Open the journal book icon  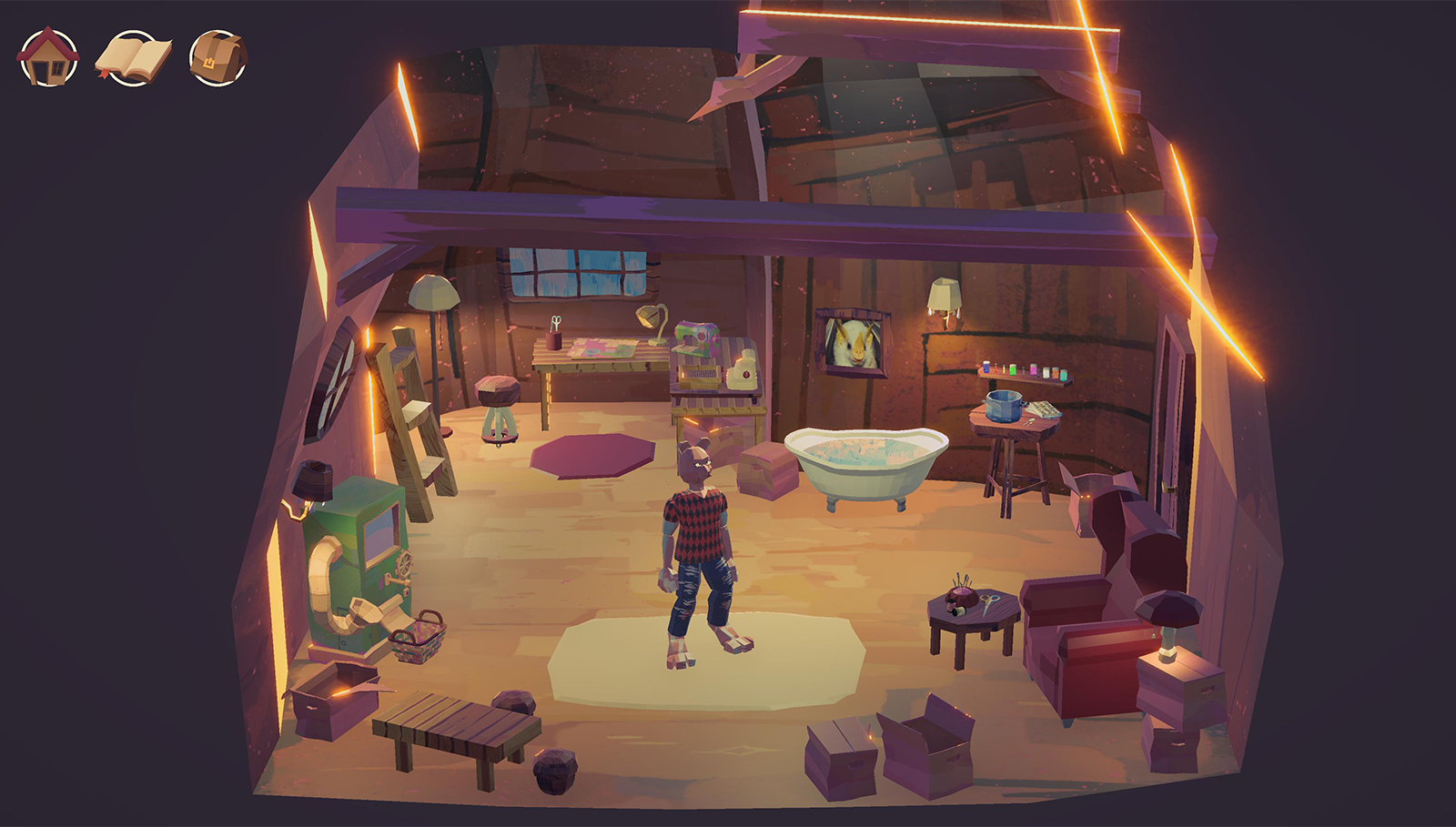133,58
